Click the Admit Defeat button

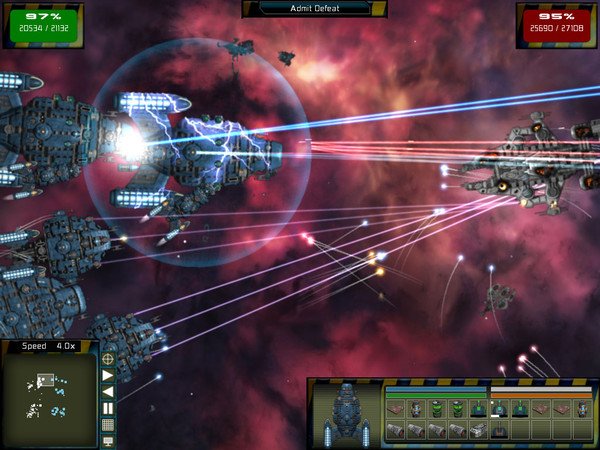pyautogui.click(x=314, y=8)
